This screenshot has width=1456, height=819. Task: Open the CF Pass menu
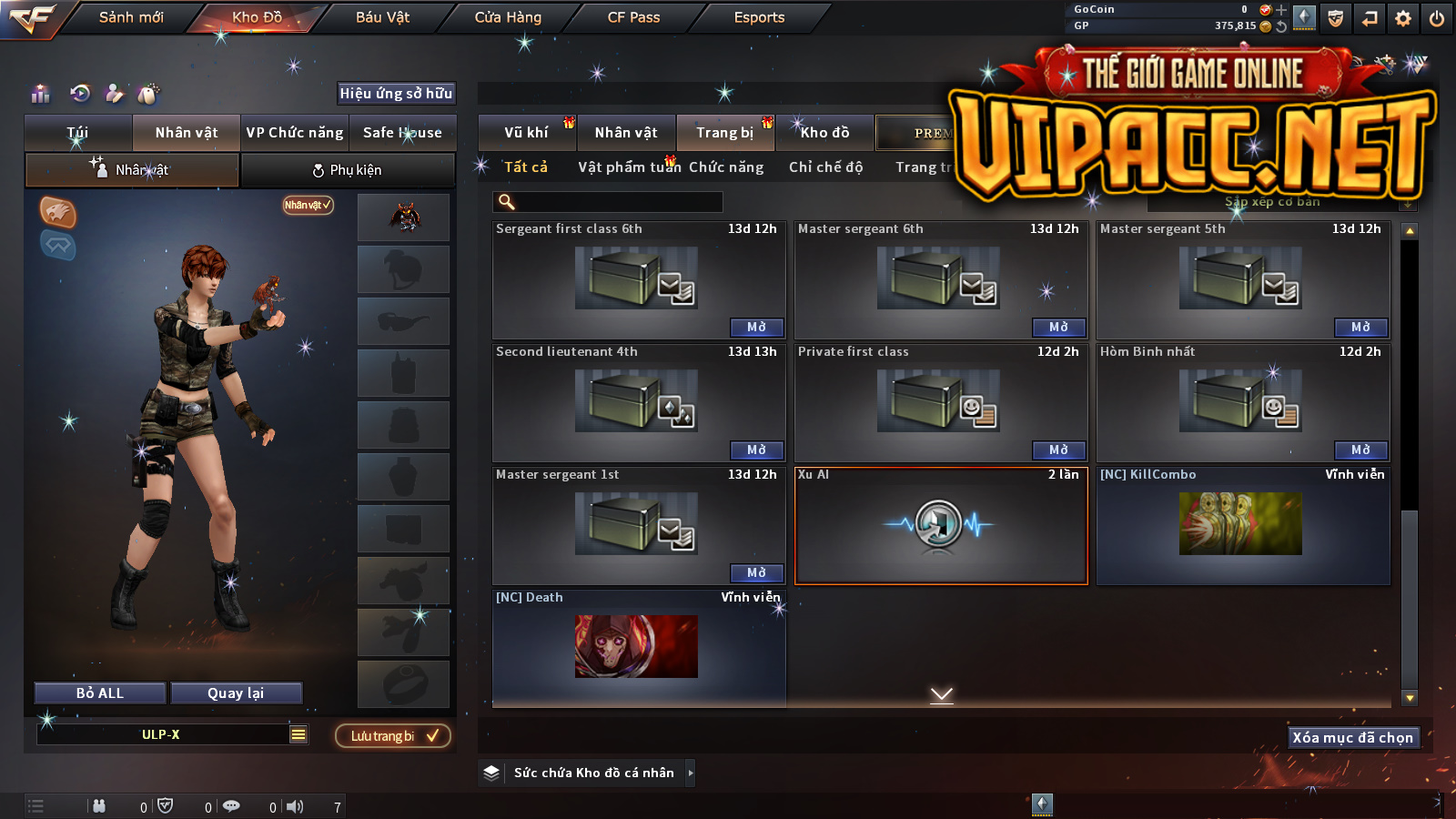(633, 17)
